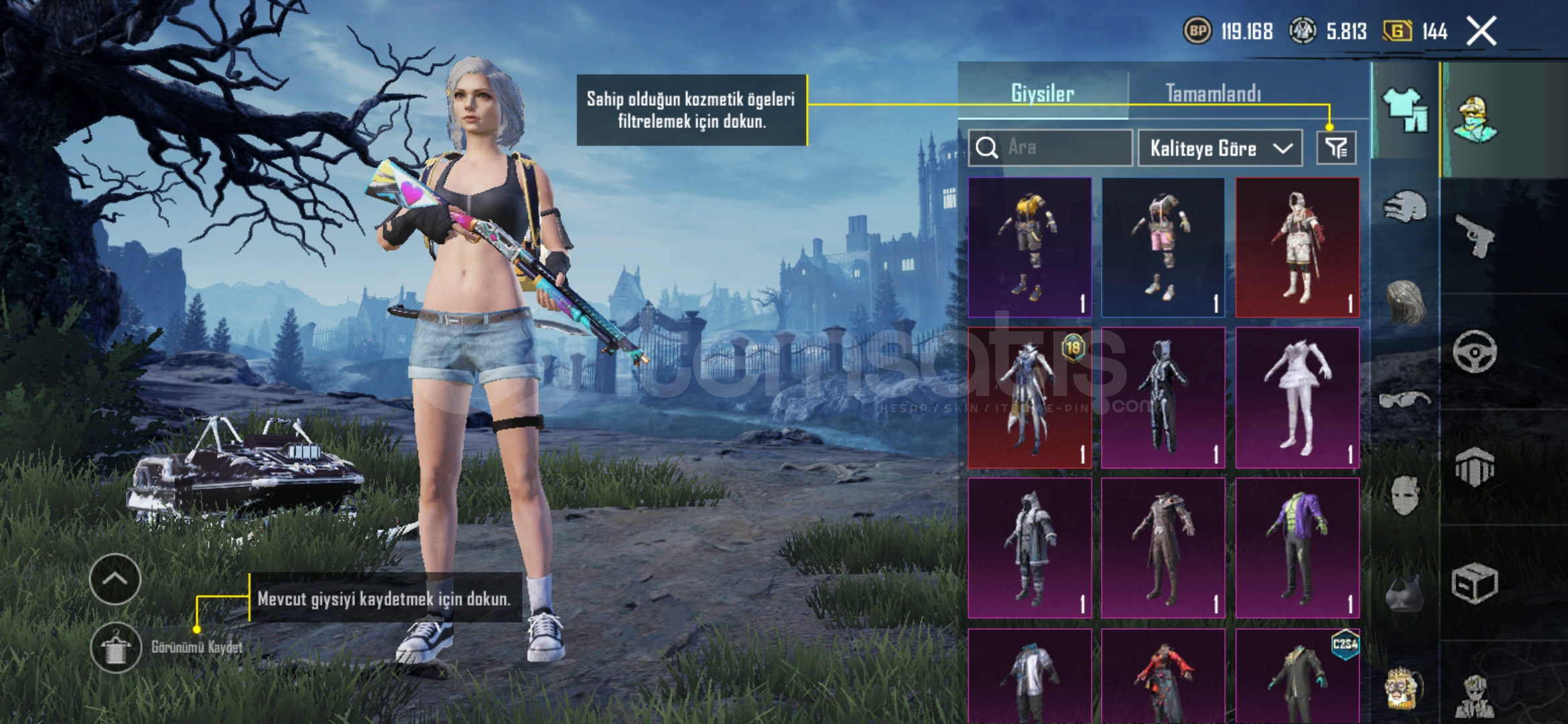Viewport: 1568px width, 724px height.
Task: Choose the white hooded outfit on red
Action: [1297, 247]
